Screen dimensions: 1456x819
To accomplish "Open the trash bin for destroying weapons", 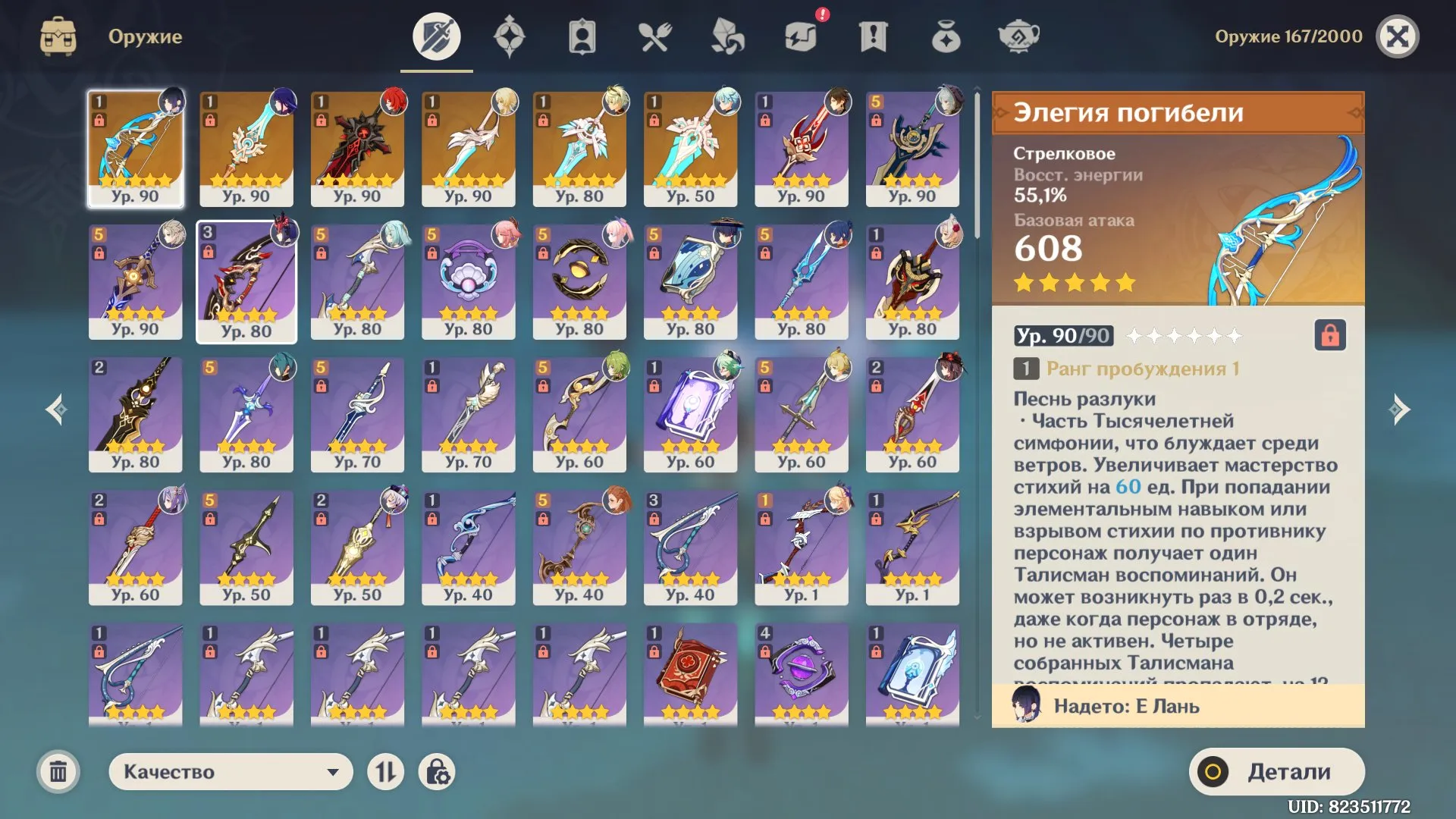I will [x=57, y=771].
